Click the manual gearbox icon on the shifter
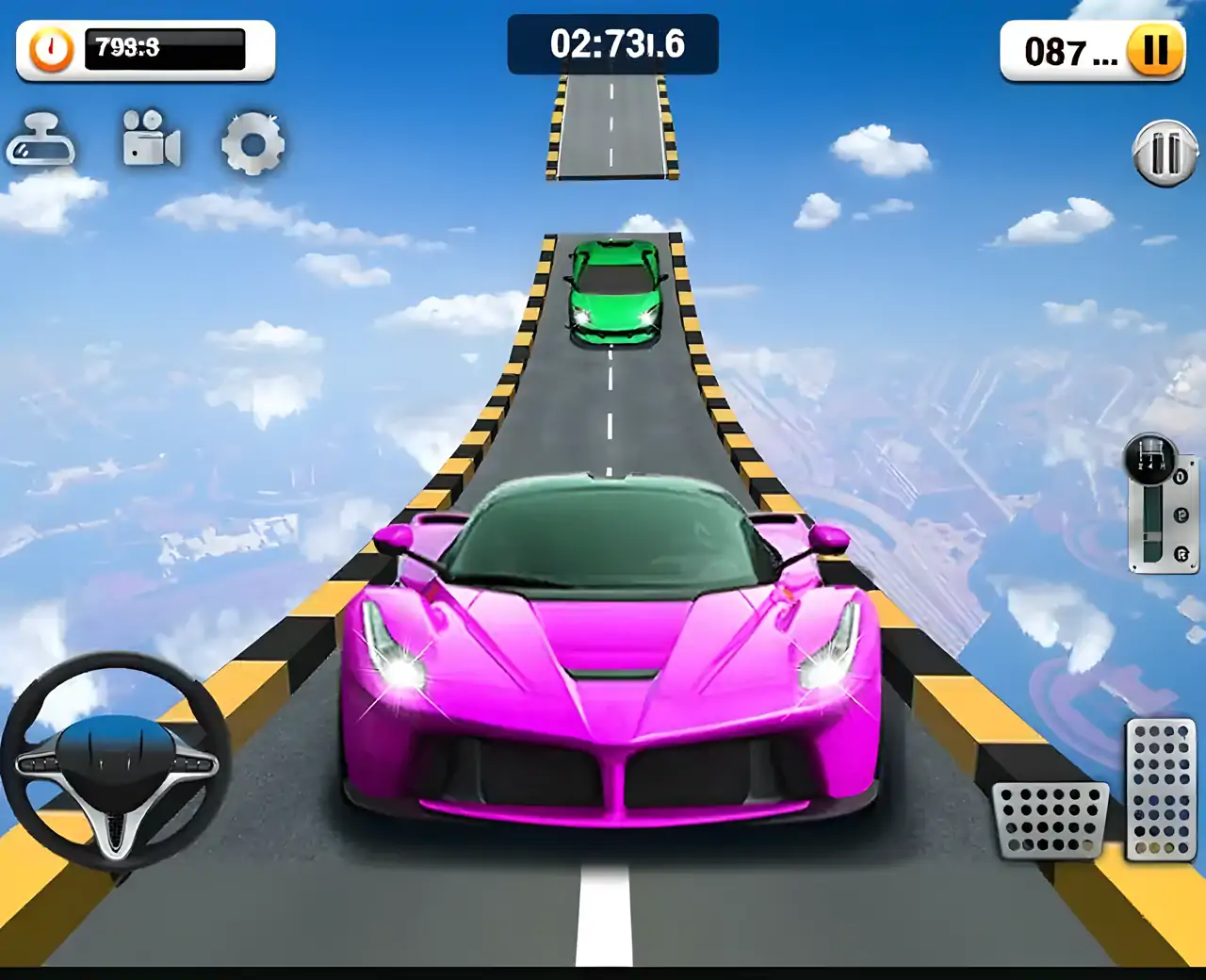1206x980 pixels. 1149,460
